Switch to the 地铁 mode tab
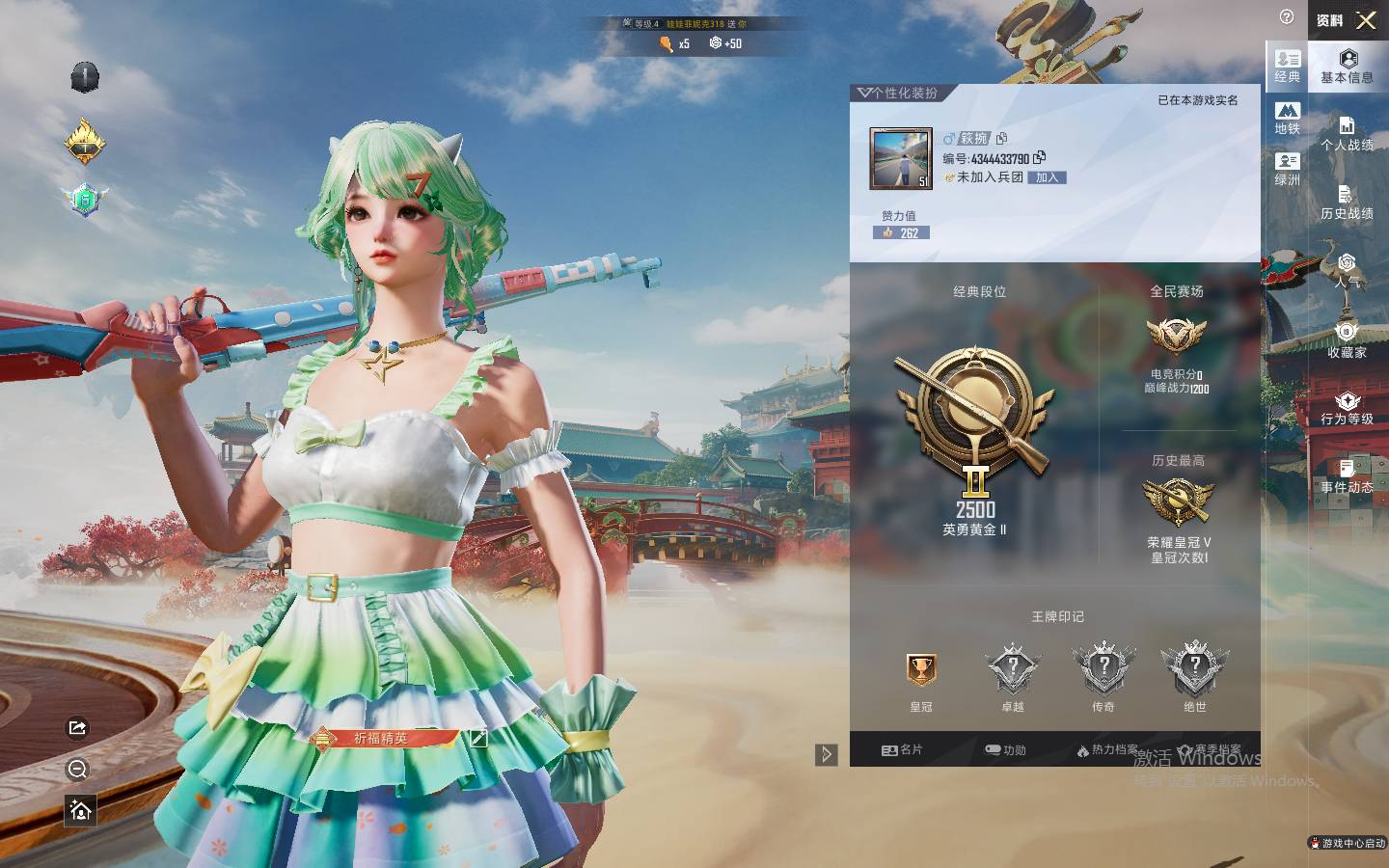 (x=1287, y=118)
